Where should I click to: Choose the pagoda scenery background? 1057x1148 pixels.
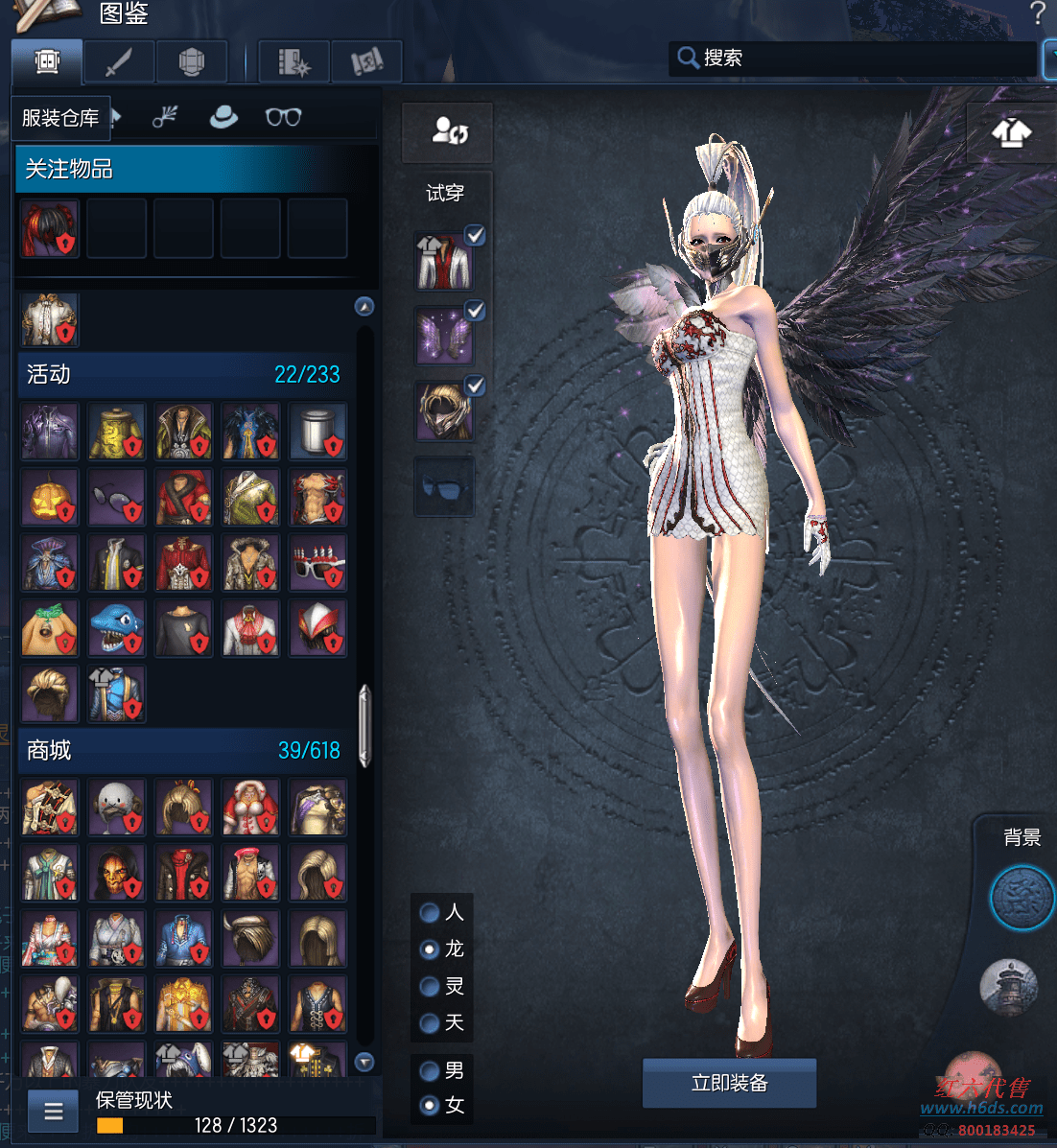click(x=1009, y=987)
